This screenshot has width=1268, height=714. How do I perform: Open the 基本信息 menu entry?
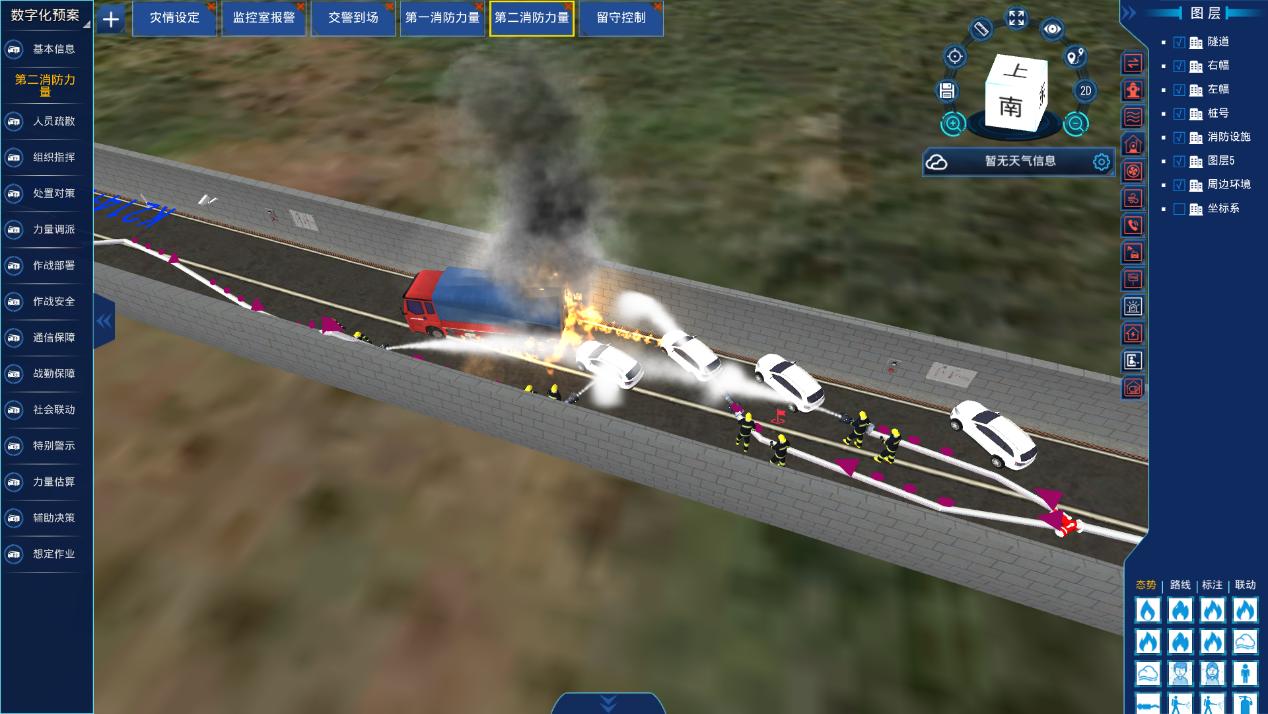(53, 49)
